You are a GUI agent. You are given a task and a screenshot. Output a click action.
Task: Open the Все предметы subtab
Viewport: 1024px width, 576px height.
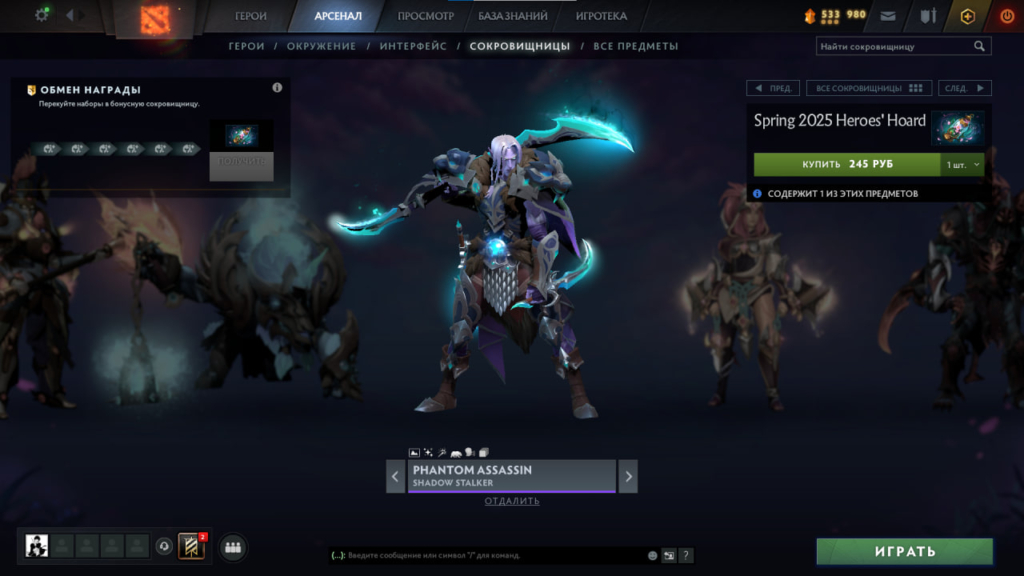pyautogui.click(x=635, y=46)
